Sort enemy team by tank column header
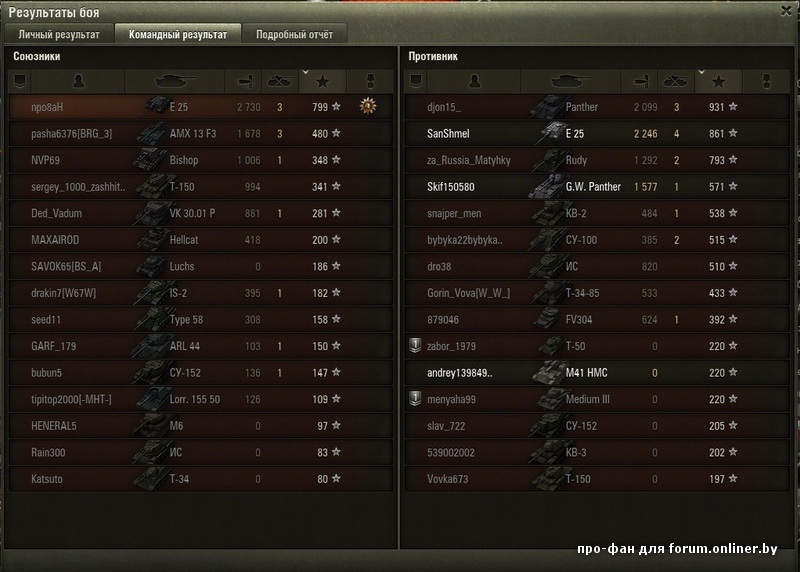The width and height of the screenshot is (800, 572). tap(574, 81)
